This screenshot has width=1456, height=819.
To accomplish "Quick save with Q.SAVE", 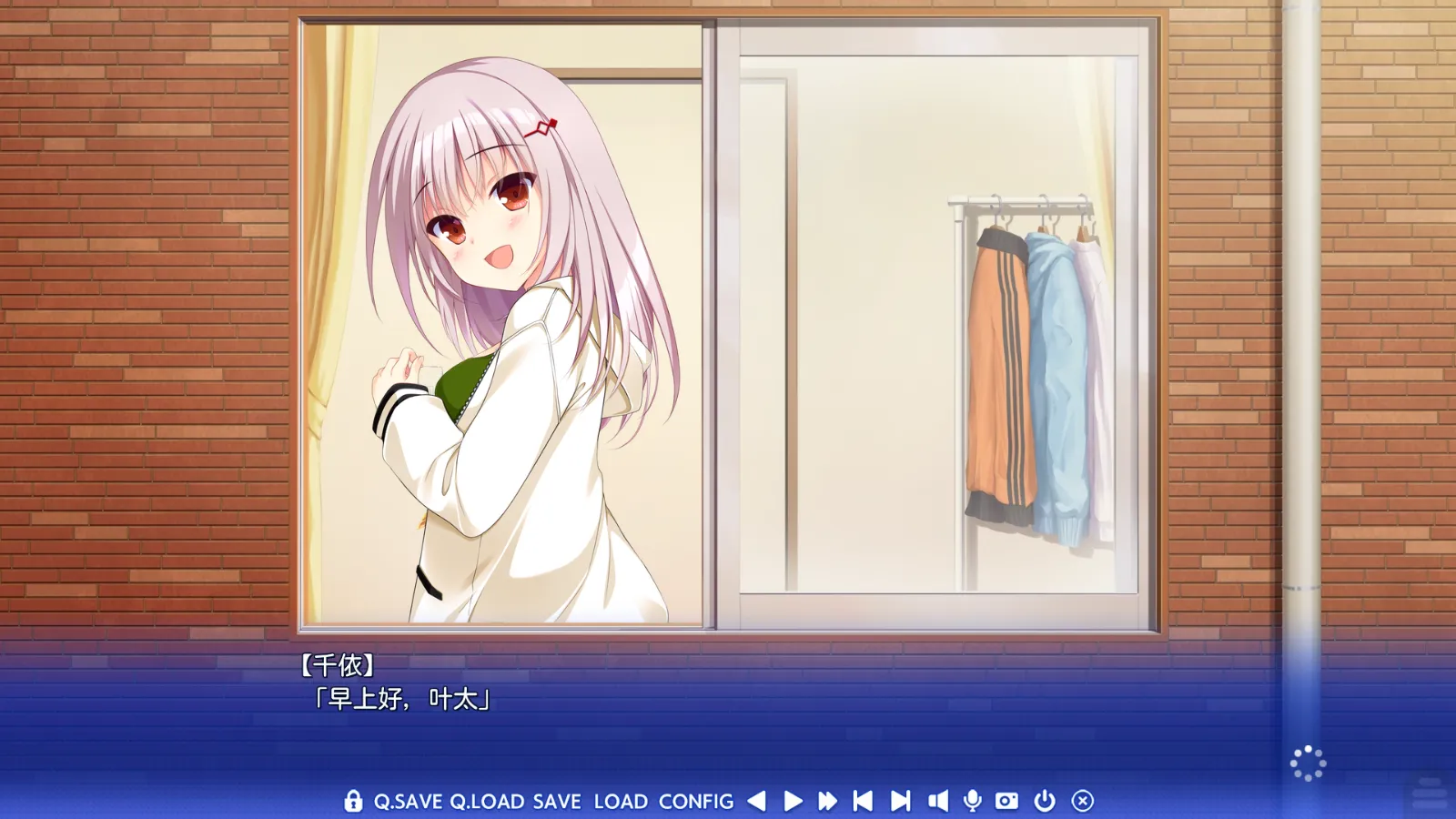I will [x=408, y=802].
